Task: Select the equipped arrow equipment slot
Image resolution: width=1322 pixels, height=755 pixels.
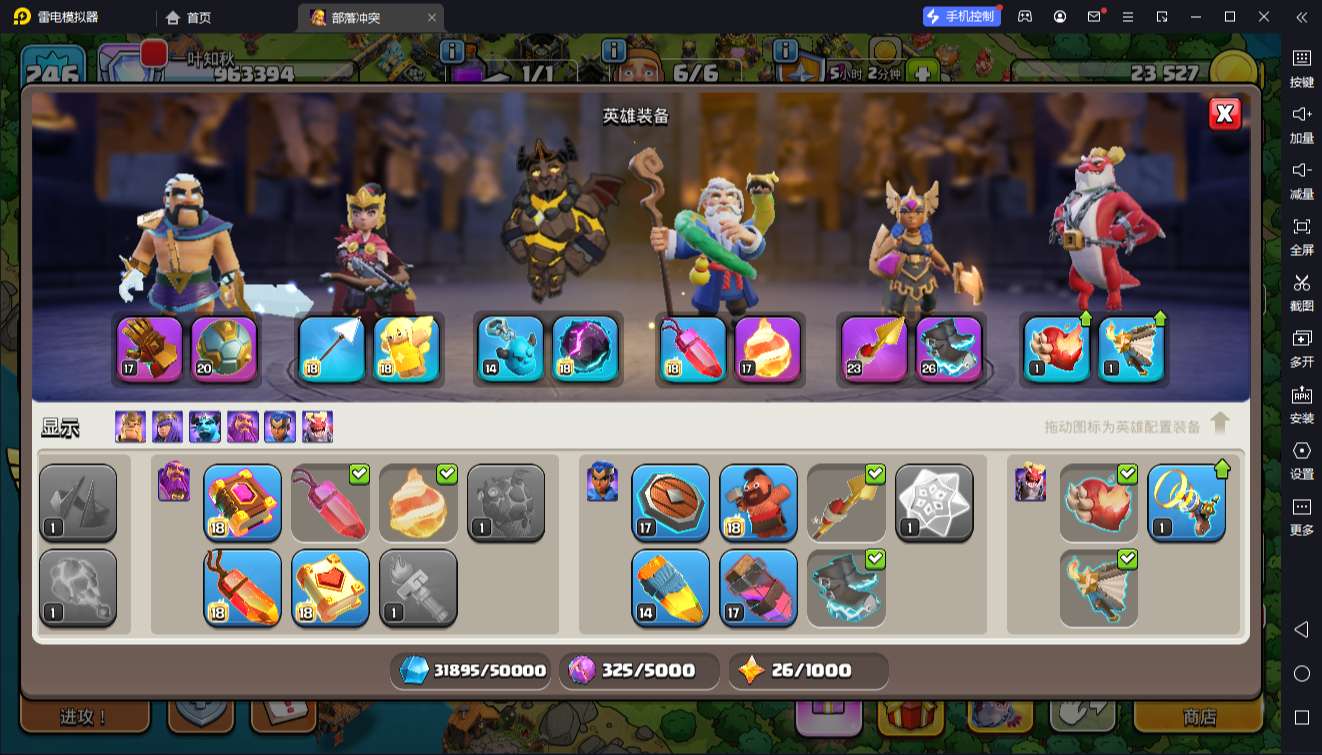Action: [x=331, y=349]
